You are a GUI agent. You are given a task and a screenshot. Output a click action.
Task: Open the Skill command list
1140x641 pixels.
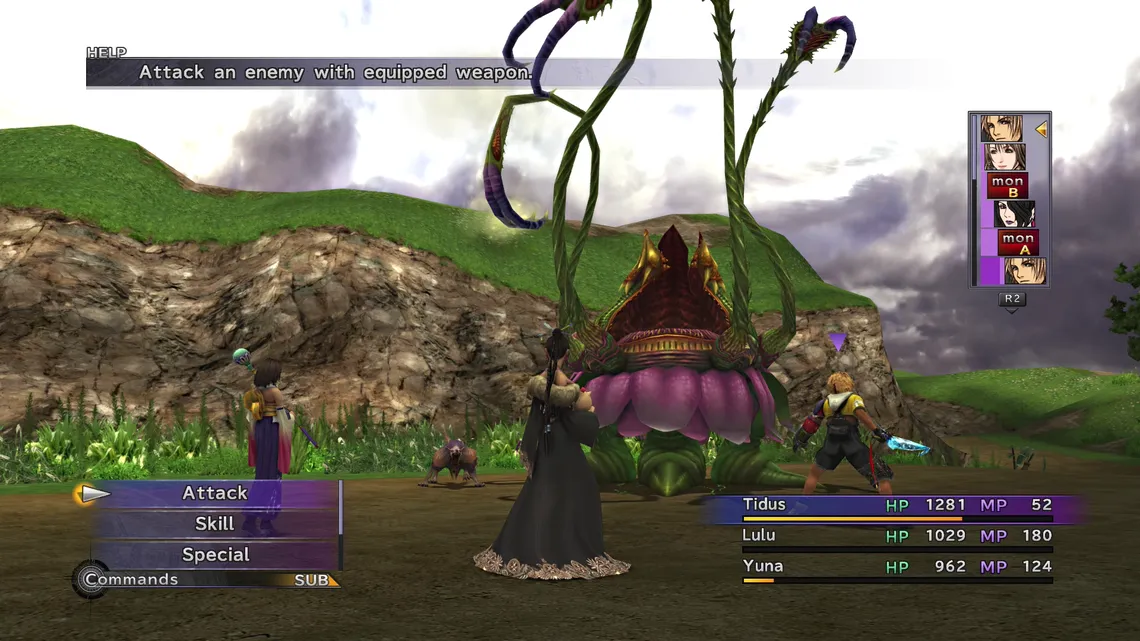point(215,524)
